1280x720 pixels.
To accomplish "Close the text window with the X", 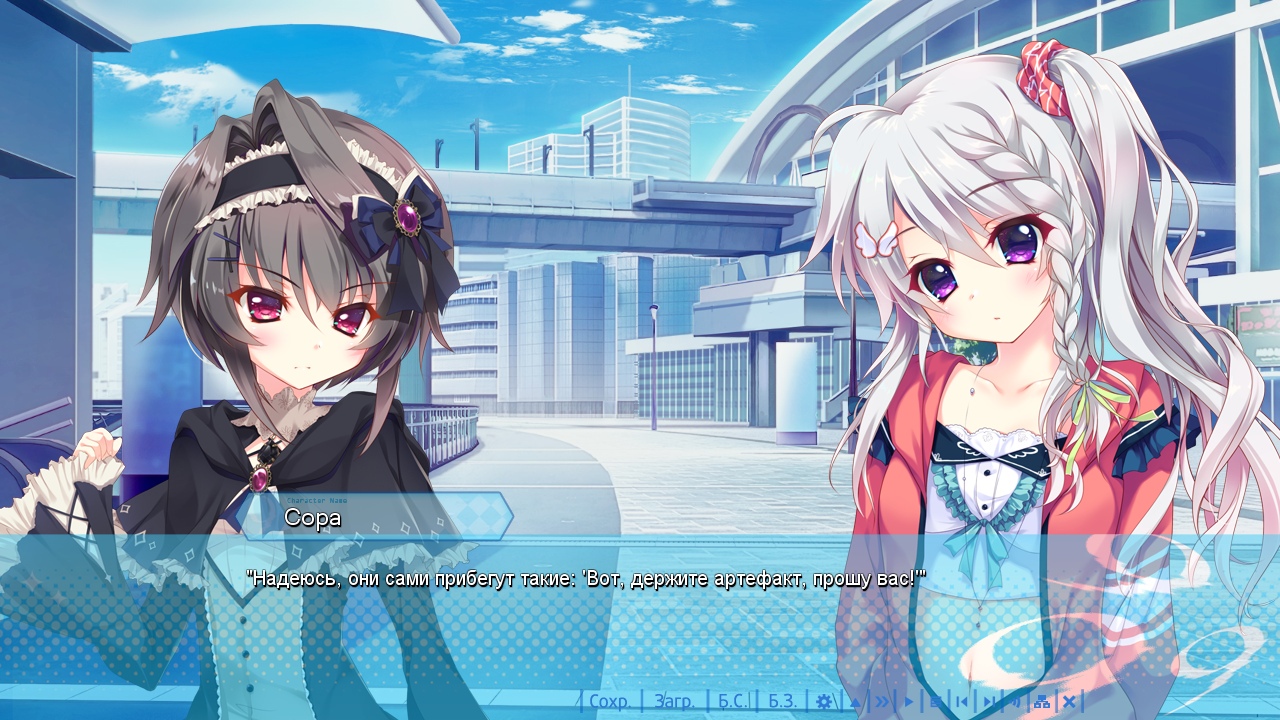I will click(x=1069, y=701).
